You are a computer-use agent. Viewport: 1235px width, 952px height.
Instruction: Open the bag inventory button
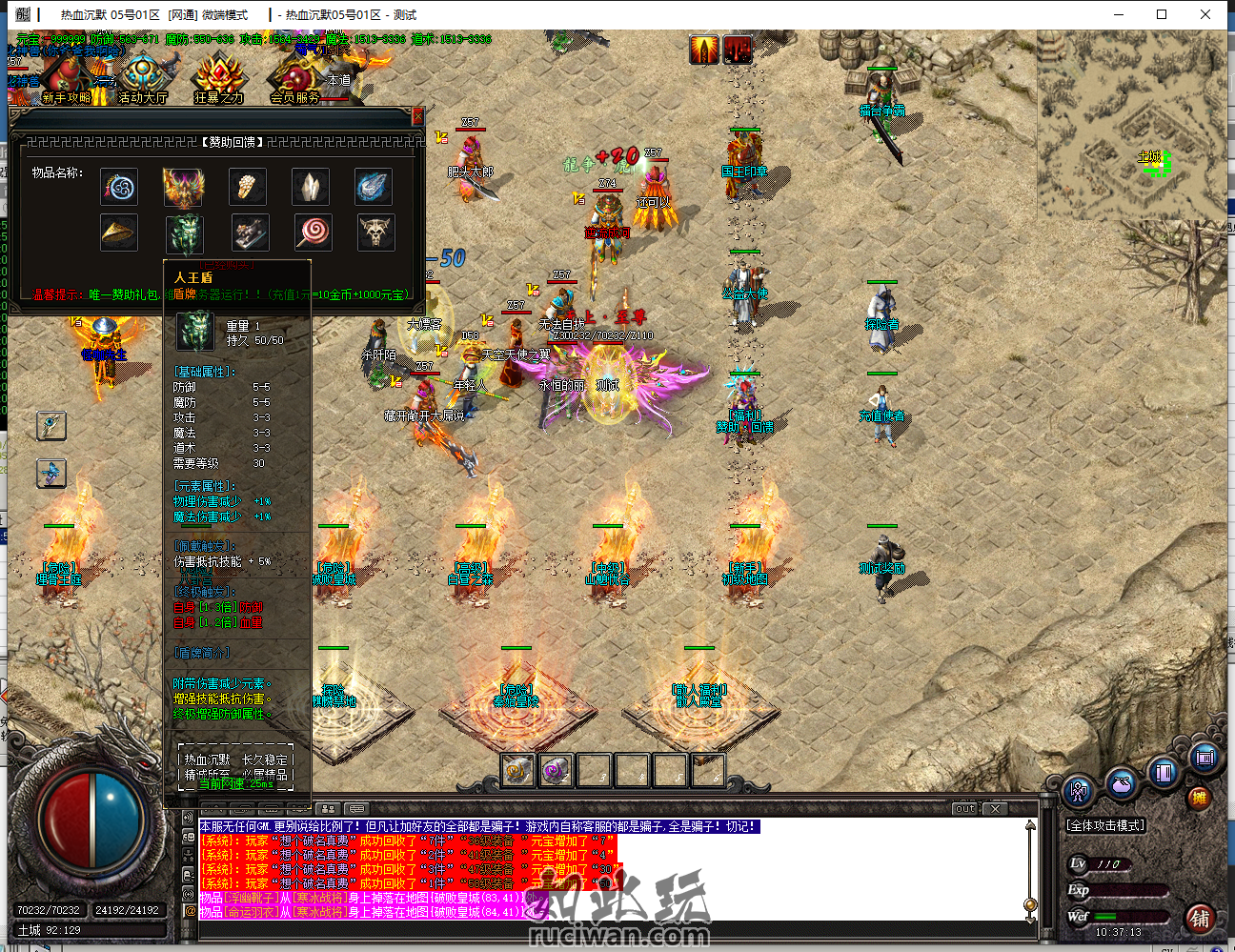[1123, 784]
